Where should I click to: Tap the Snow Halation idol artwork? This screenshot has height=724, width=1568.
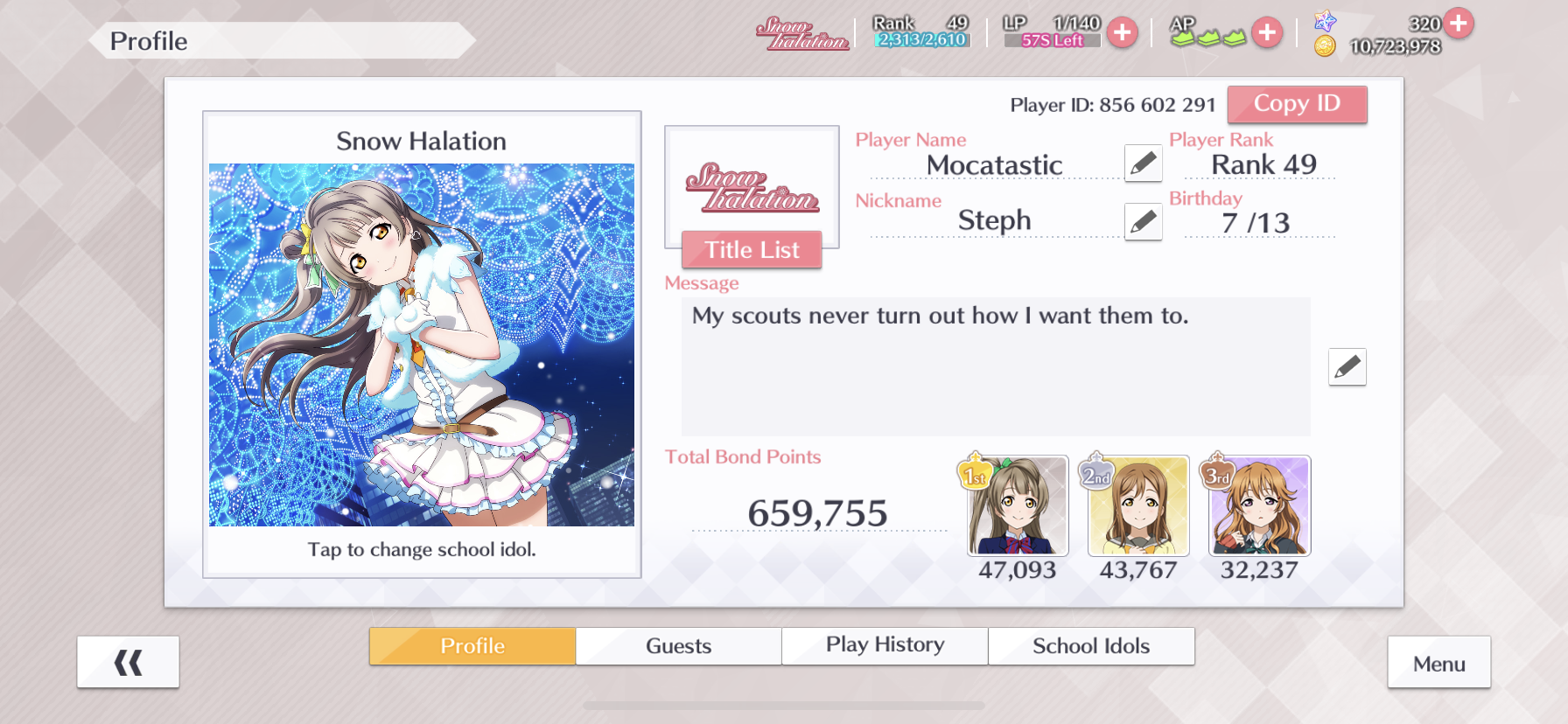click(x=422, y=345)
